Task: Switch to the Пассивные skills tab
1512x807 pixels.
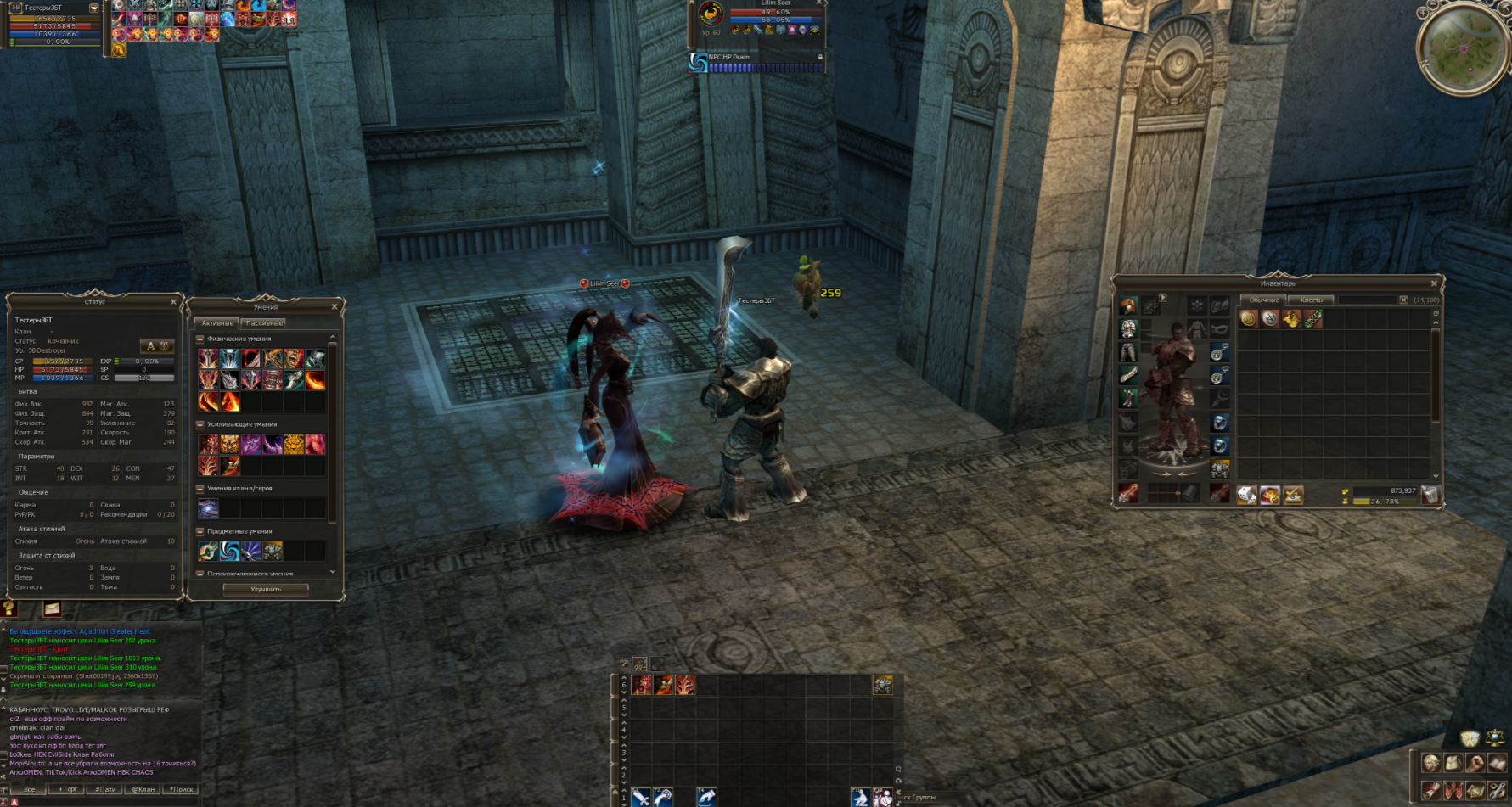Action: pyautogui.click(x=263, y=323)
